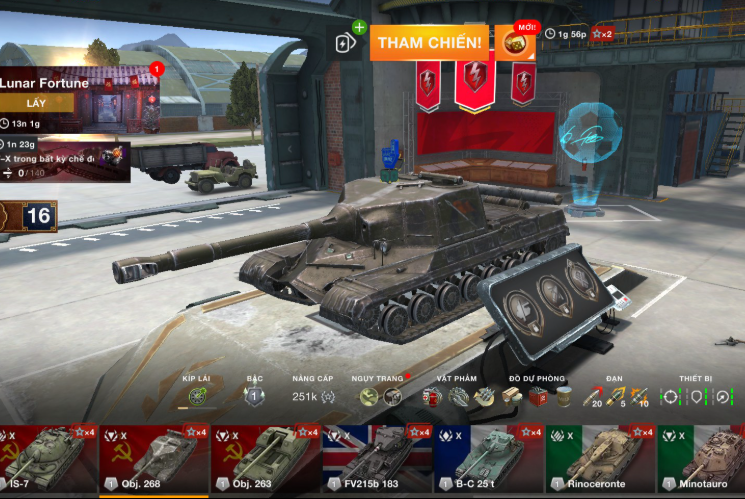Viewport: 745px width, 499px height.
Task: Open the BẬC mastery badge
Action: pos(254,396)
